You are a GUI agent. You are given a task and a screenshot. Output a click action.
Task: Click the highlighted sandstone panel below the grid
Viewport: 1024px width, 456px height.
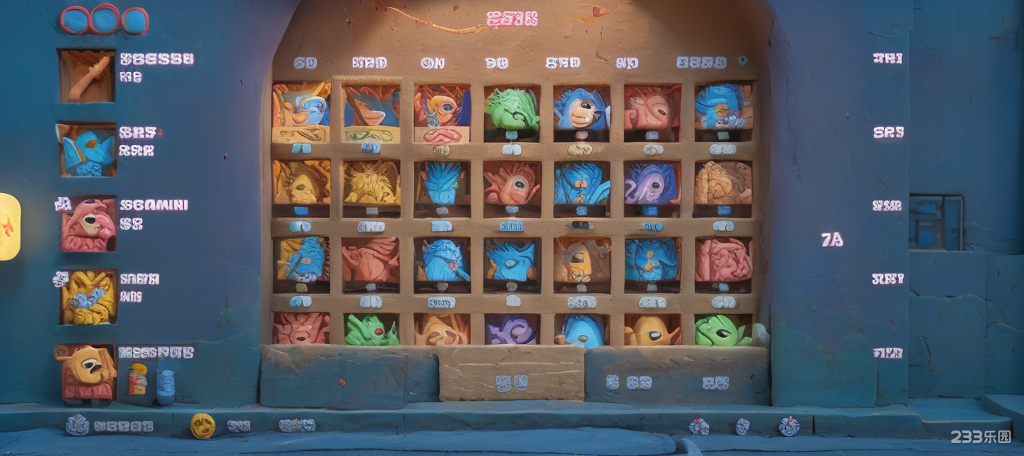click(x=511, y=372)
